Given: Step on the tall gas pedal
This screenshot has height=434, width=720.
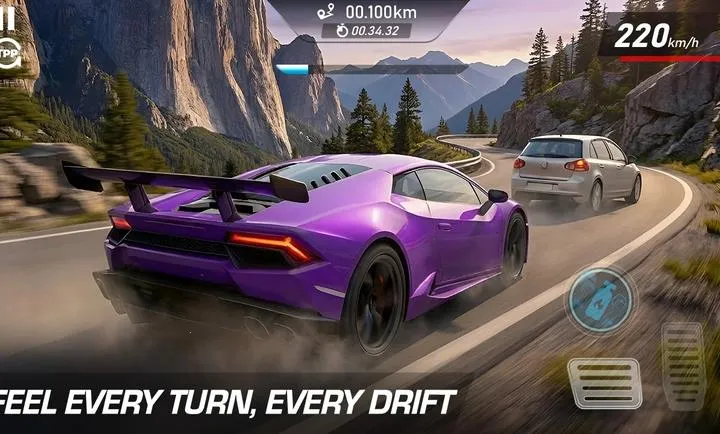Looking at the screenshot, I should pyautogui.click(x=683, y=366).
